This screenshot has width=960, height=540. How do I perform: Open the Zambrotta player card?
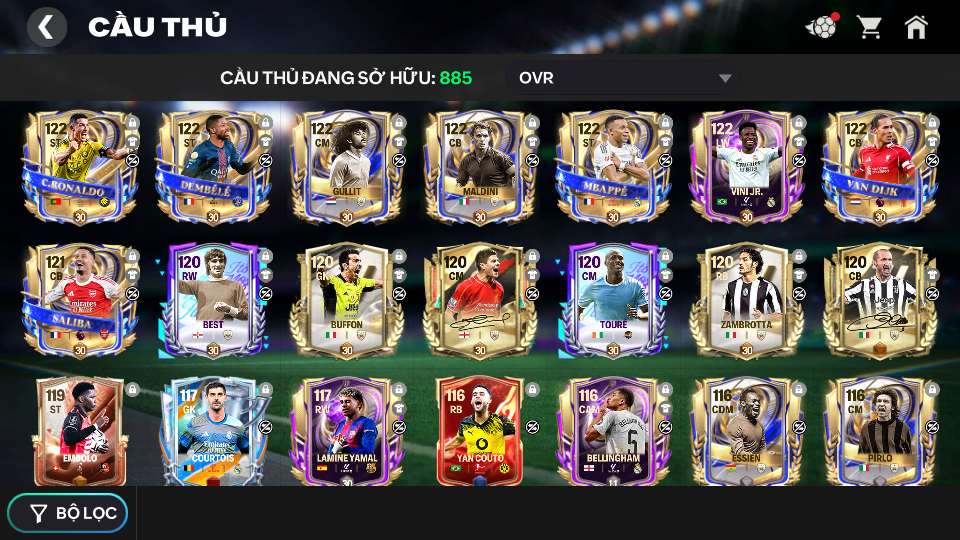[745, 300]
